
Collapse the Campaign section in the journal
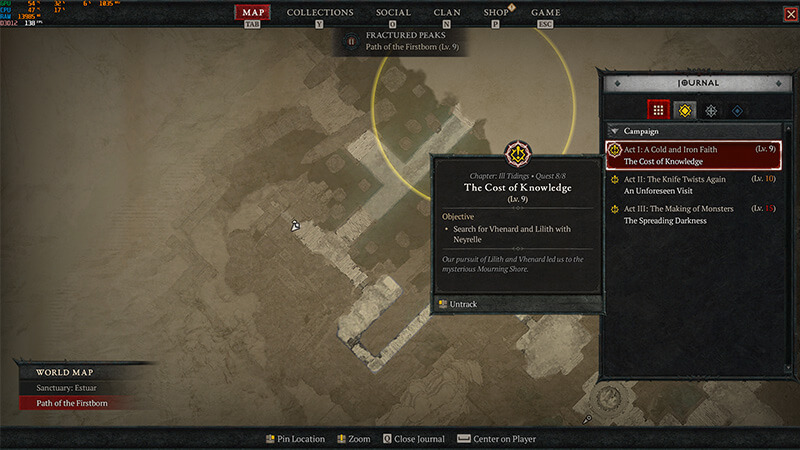coord(614,131)
